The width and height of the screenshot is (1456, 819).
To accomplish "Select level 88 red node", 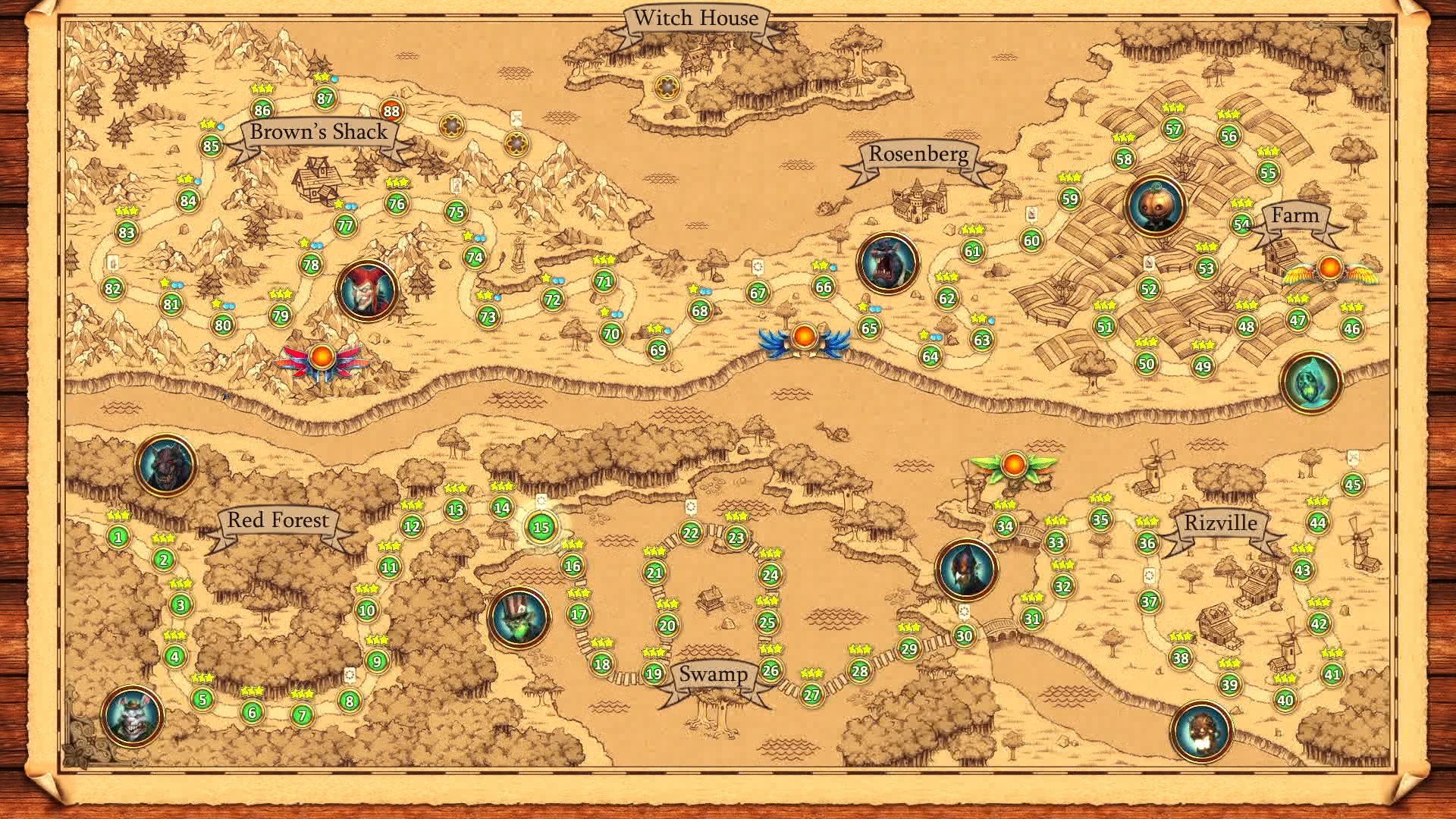I will 391,111.
